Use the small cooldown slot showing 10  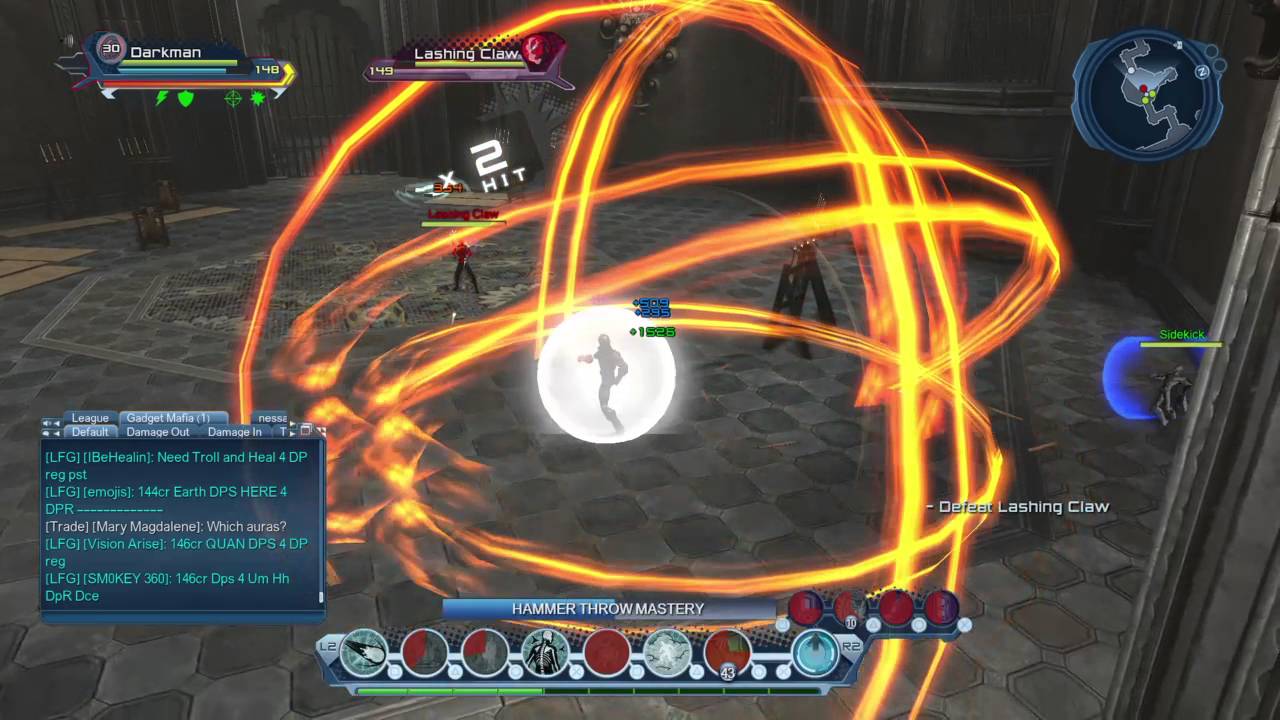pos(850,608)
